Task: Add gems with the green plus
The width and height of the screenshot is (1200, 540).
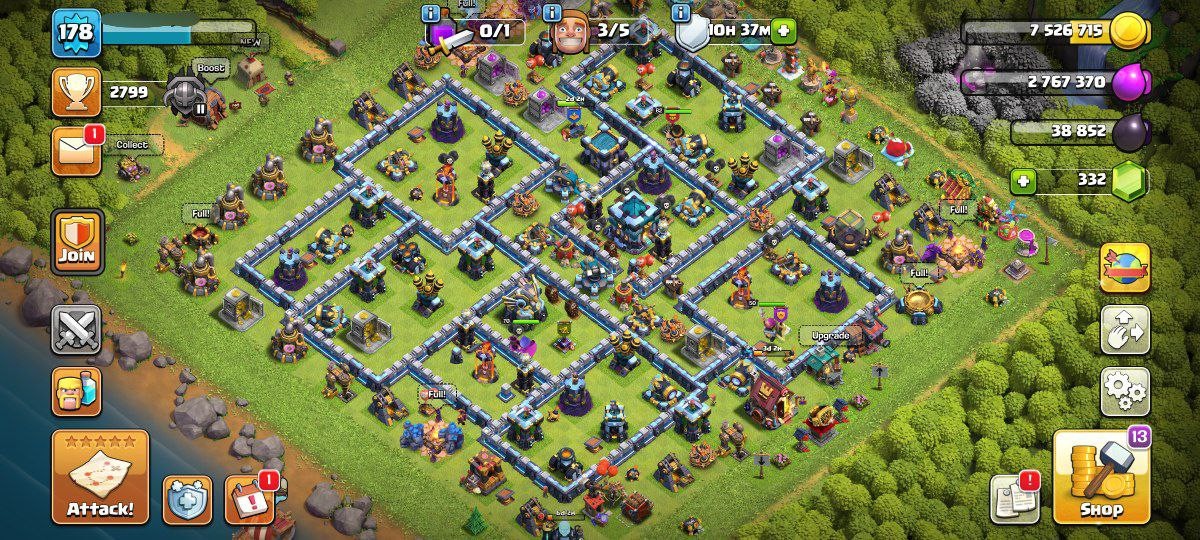Action: pos(1022,181)
